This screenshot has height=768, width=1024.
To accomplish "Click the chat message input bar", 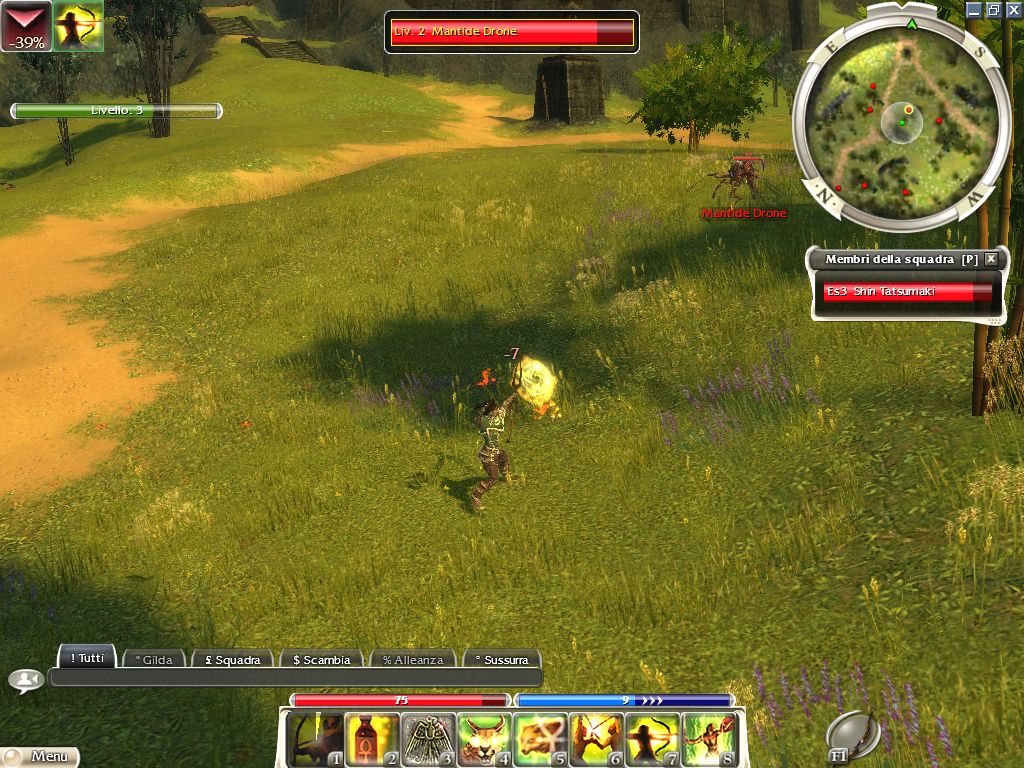I will click(x=295, y=678).
